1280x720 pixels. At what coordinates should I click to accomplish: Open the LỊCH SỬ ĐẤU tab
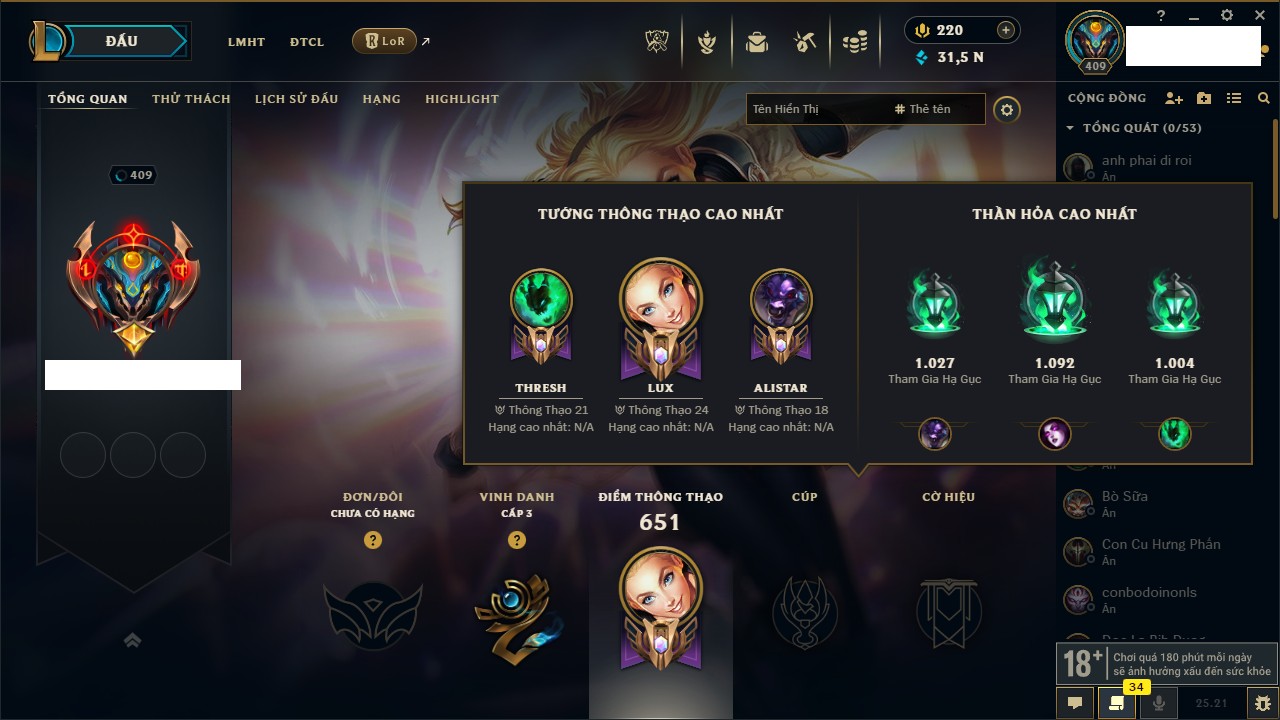tap(296, 99)
